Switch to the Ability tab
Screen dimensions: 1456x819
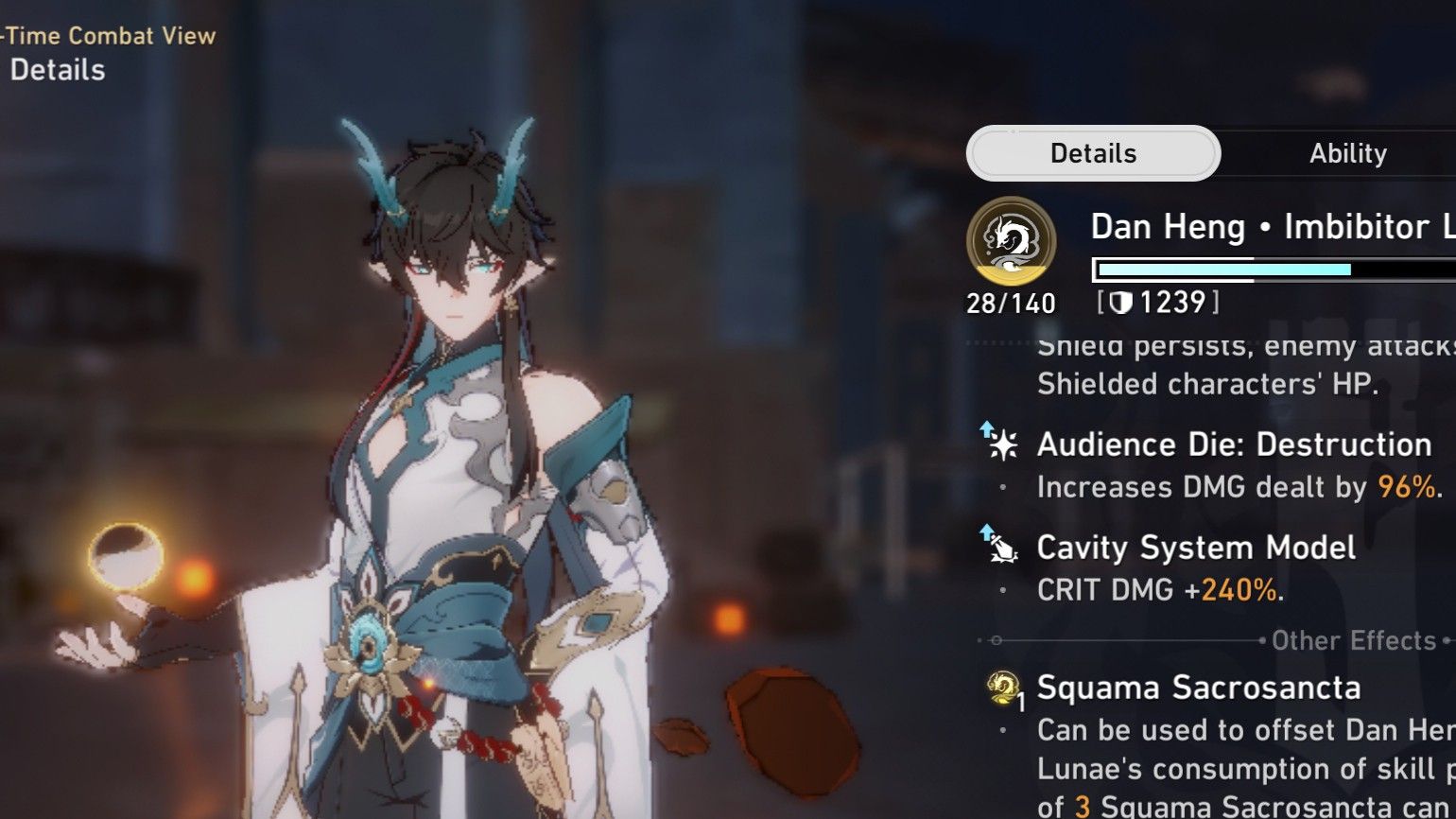[x=1349, y=153]
